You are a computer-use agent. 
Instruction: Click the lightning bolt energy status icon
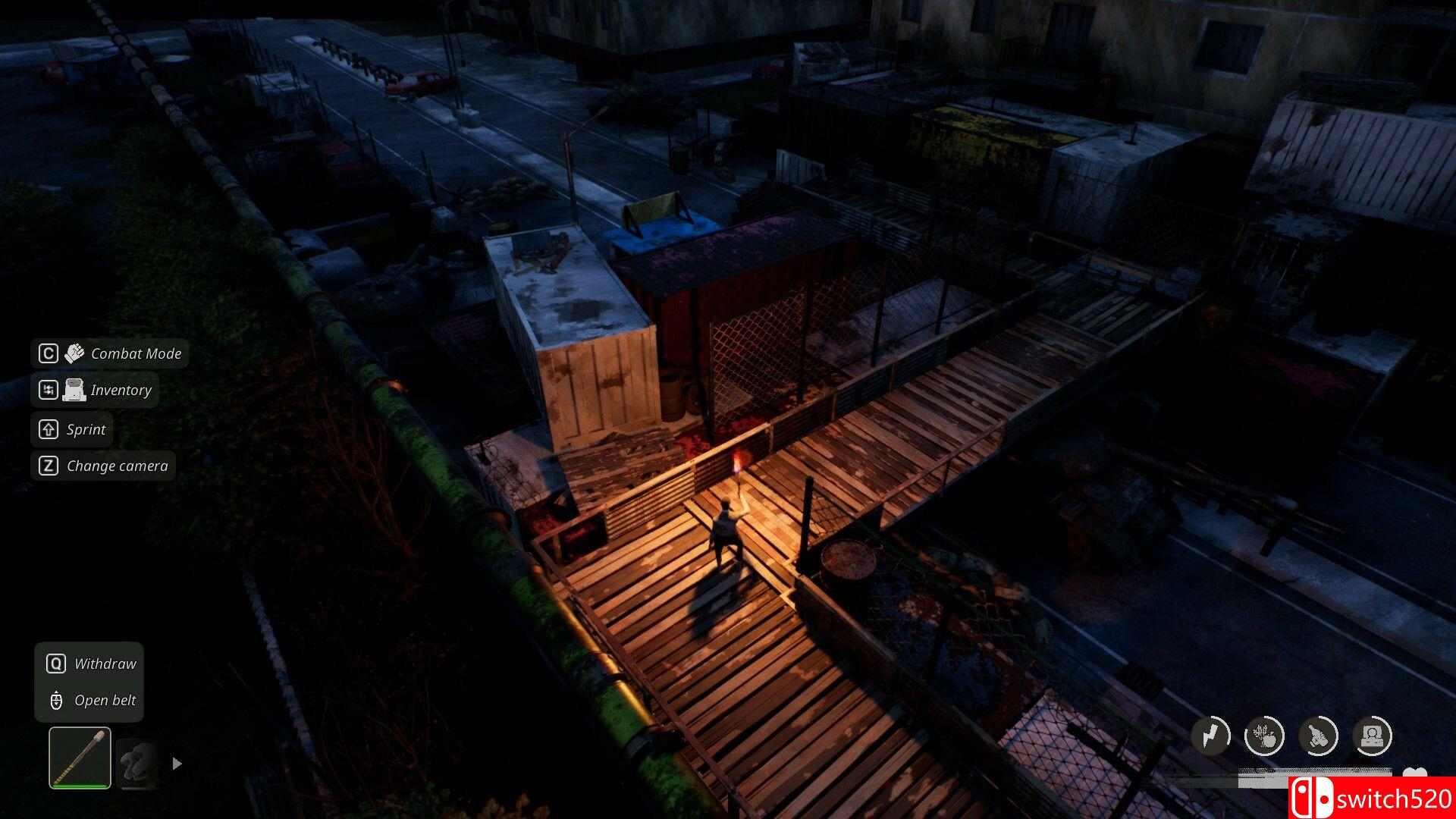coord(1211,734)
